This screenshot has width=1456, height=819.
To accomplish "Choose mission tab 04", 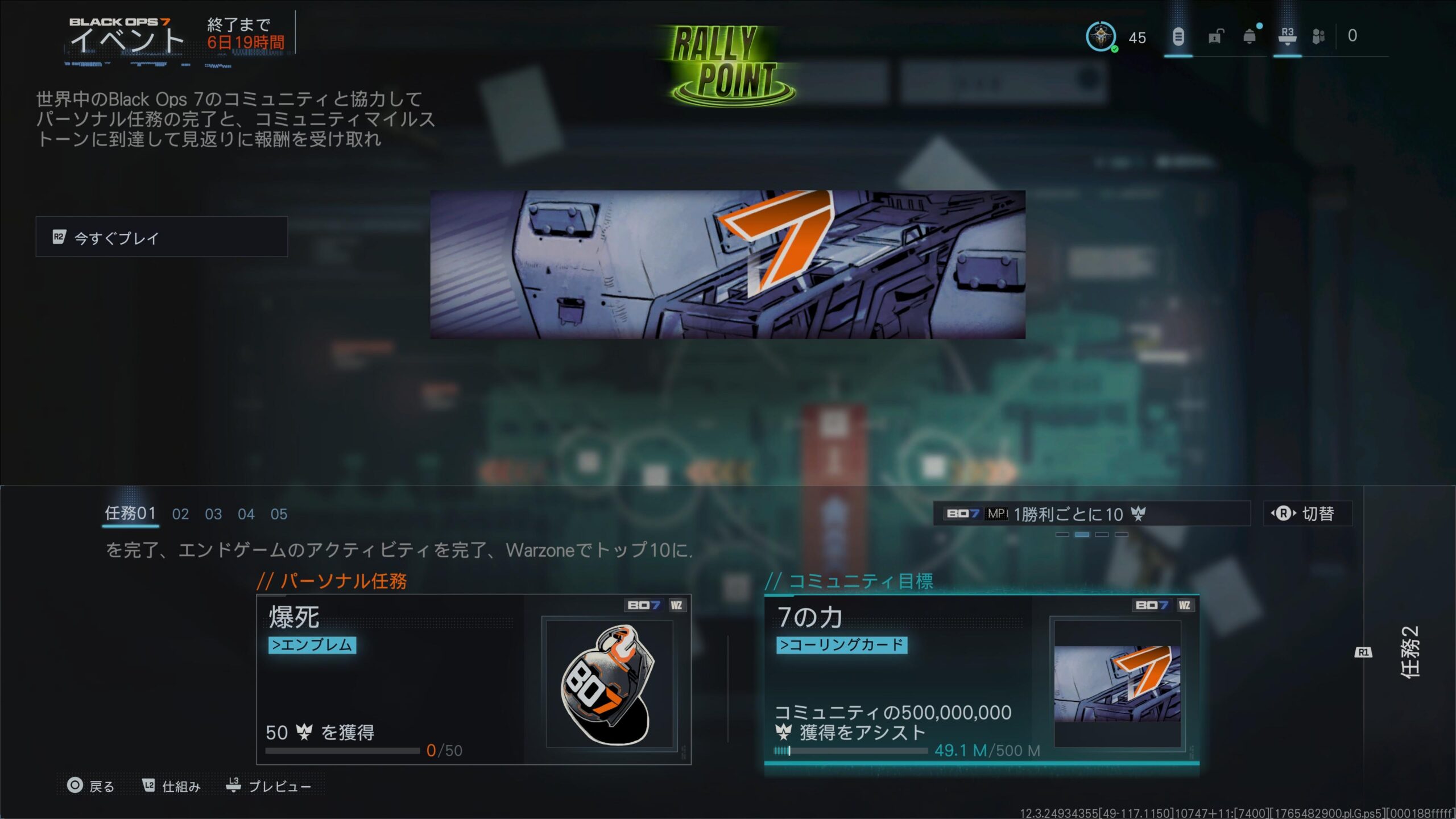I will coord(246,514).
